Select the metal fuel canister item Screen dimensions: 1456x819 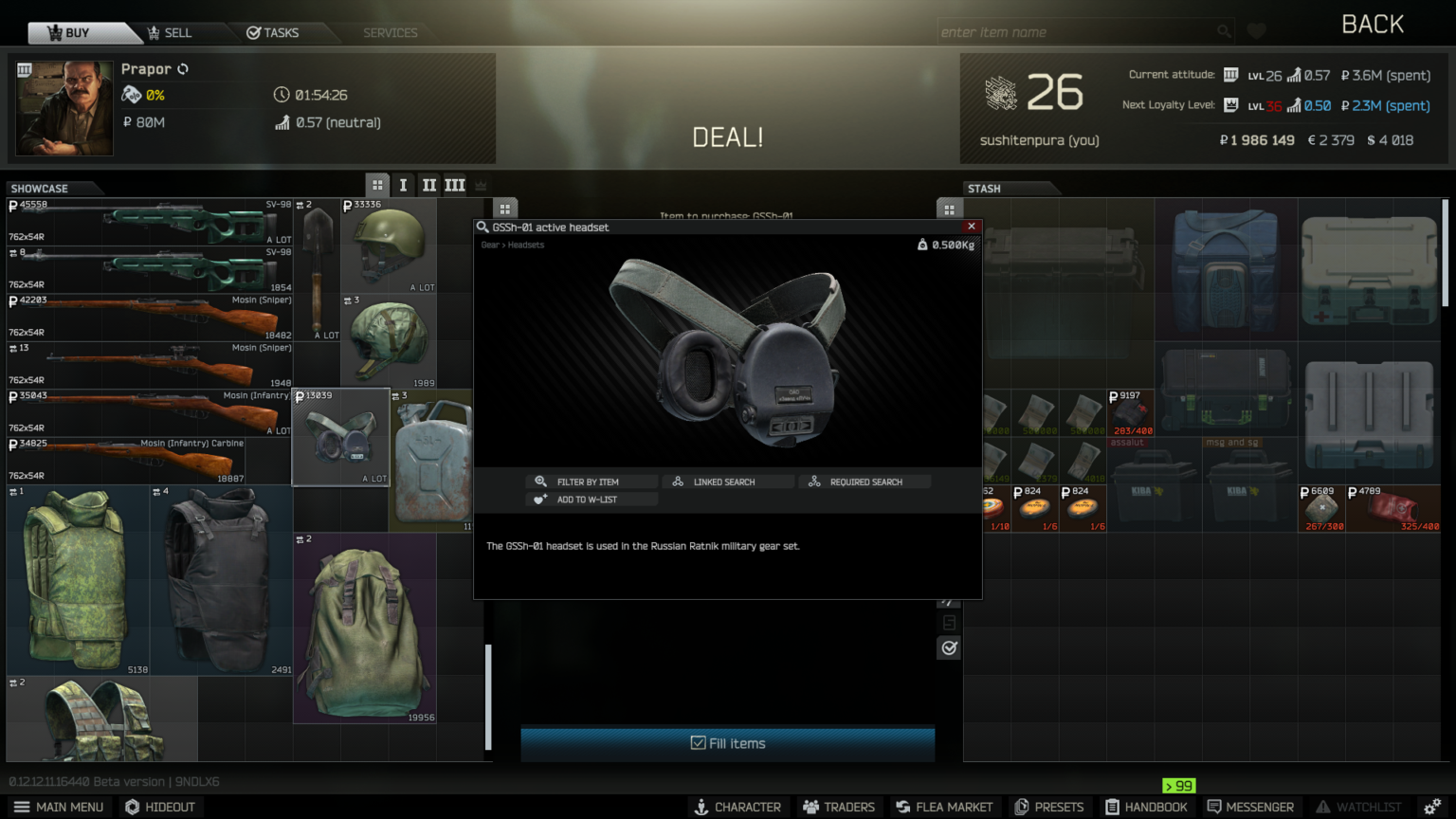432,461
